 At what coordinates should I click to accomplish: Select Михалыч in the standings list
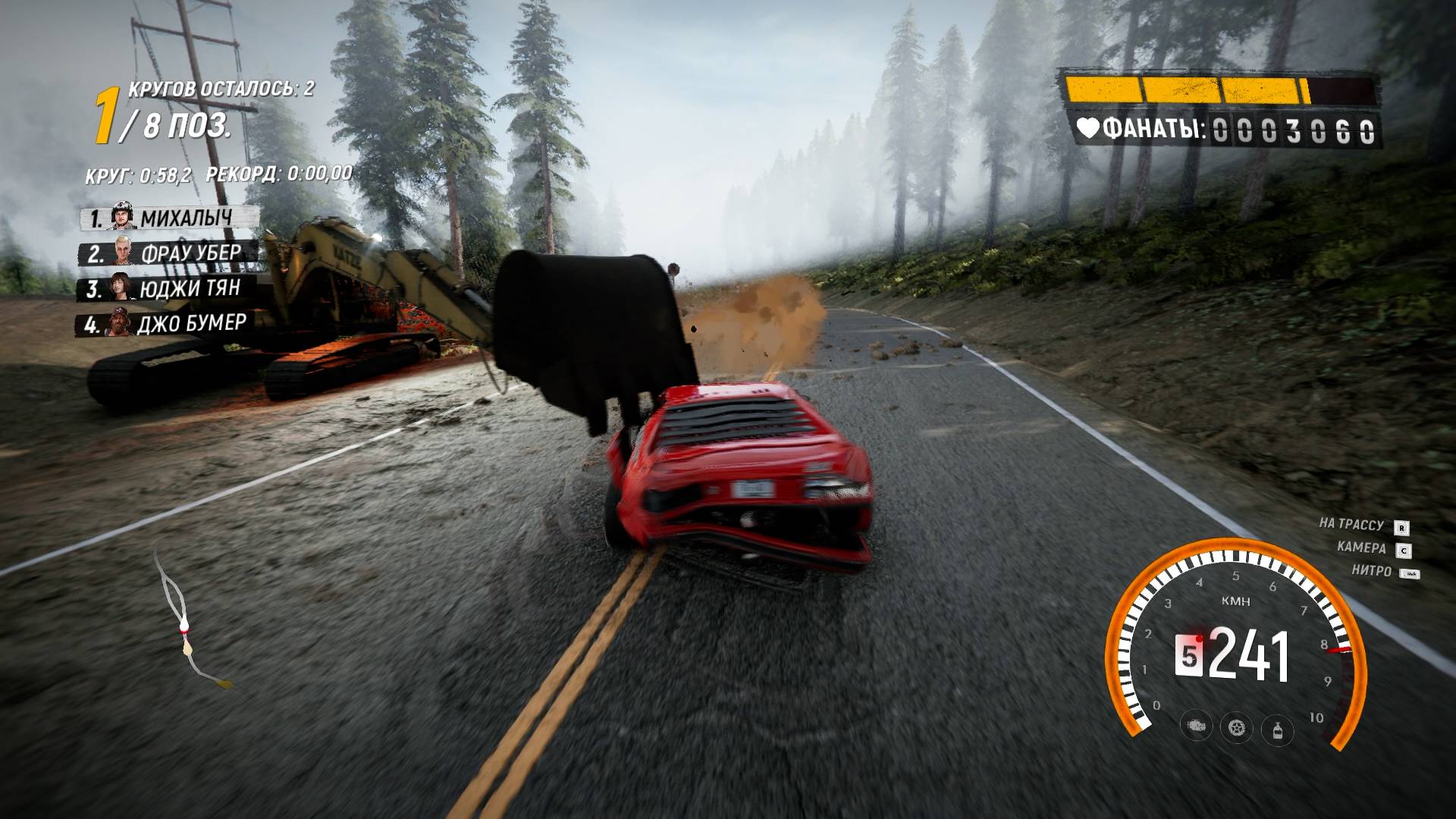pos(171,218)
